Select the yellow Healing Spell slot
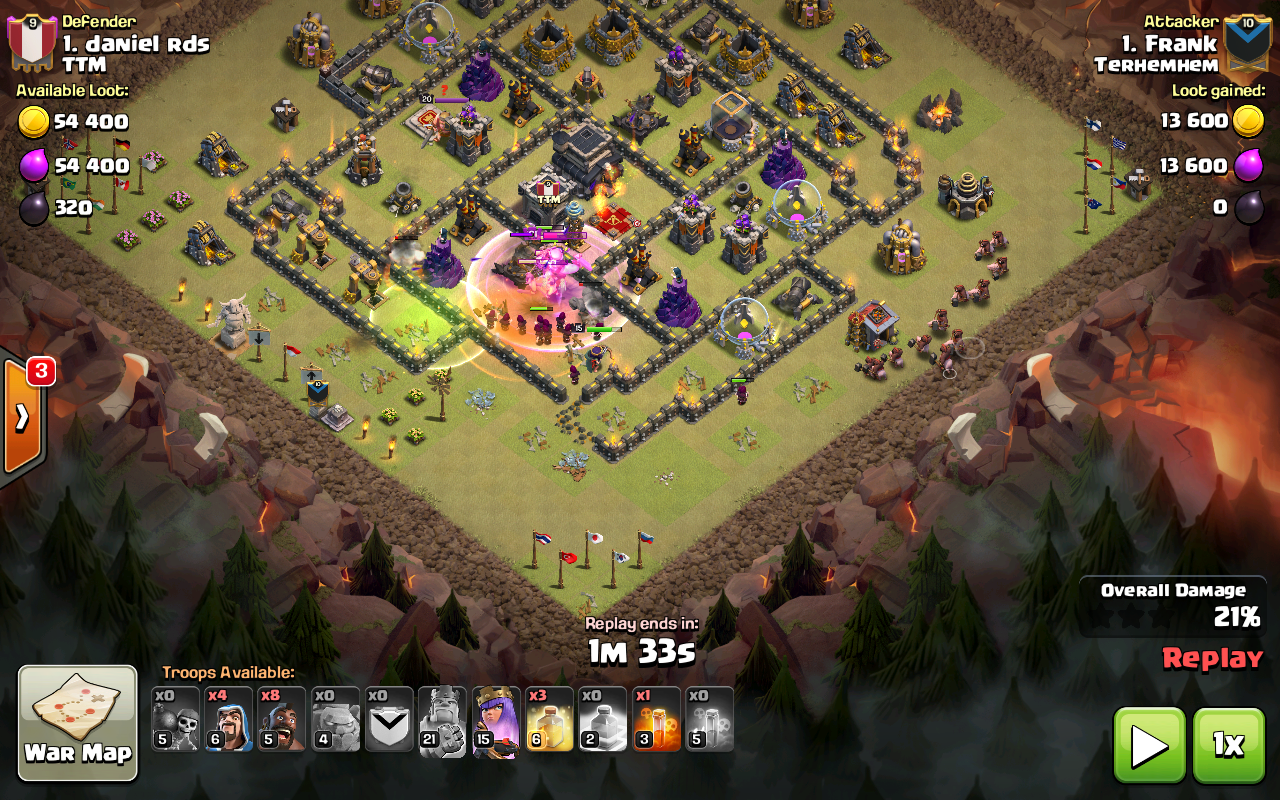The width and height of the screenshot is (1280, 800). pyautogui.click(x=549, y=719)
